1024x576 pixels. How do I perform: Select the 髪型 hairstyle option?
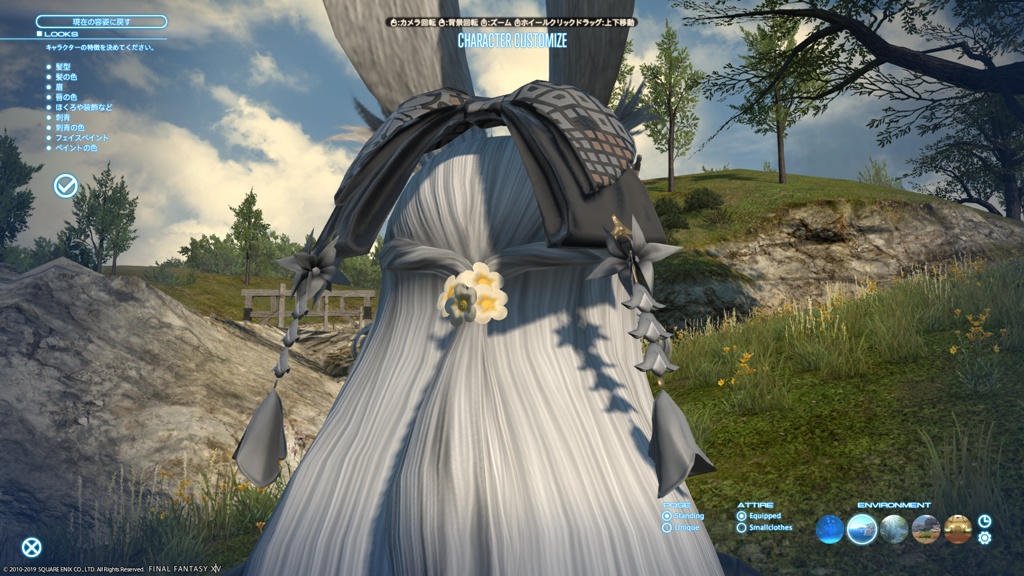(64, 67)
